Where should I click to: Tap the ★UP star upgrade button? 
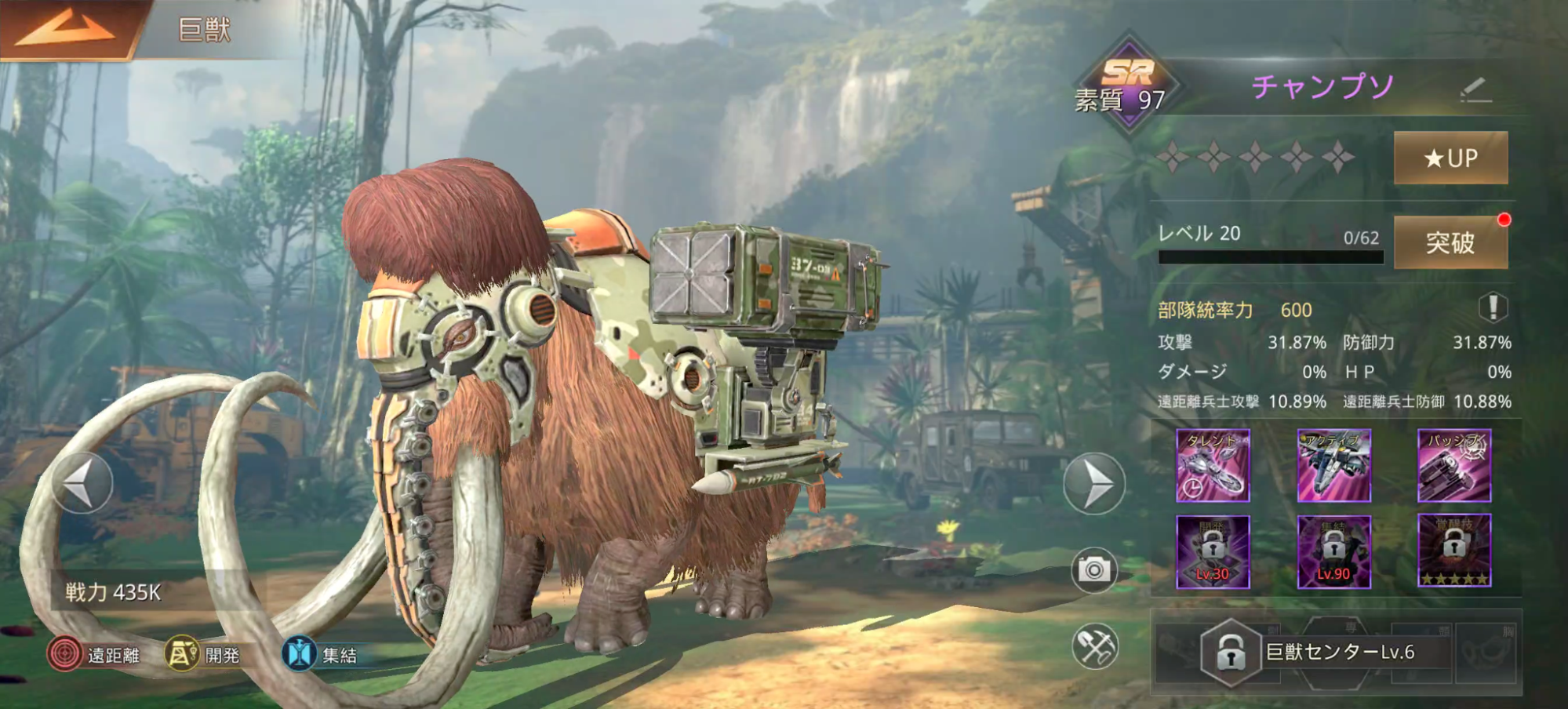coord(1450,158)
